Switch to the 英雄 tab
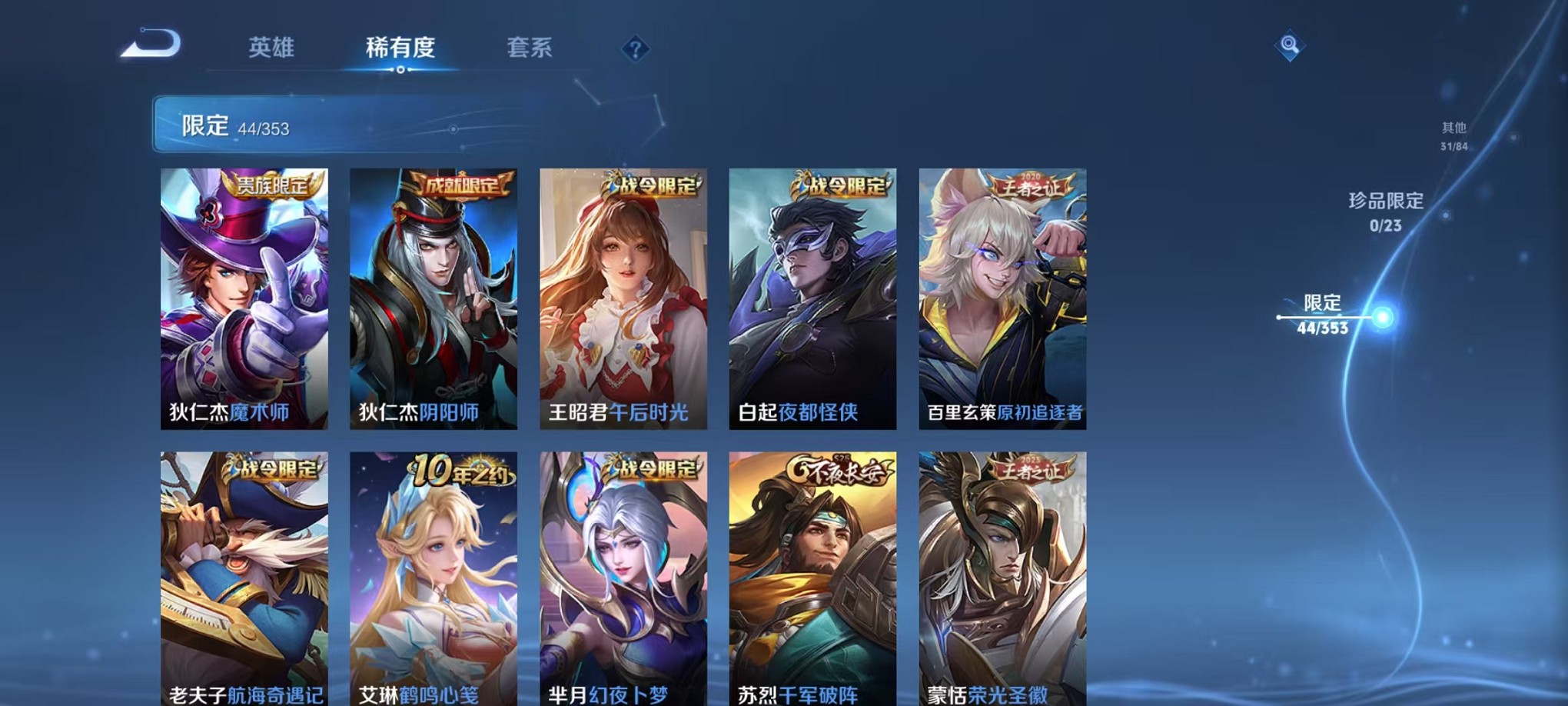Viewport: 1568px width, 706px height. pos(271,48)
